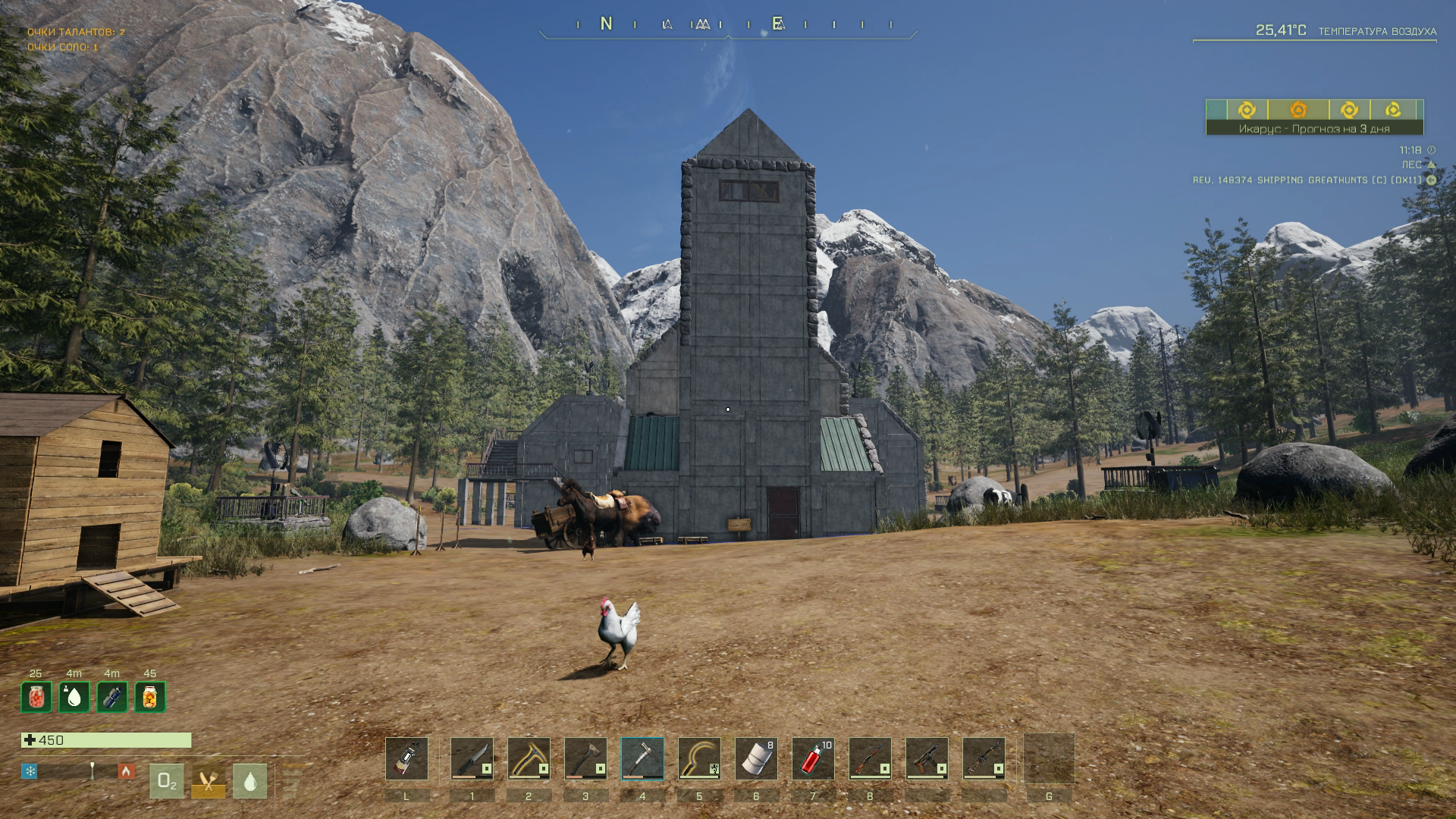Viewport: 1456px width, 819px height.
Task: Click the yellow fruit jar buff icon
Action: click(149, 697)
